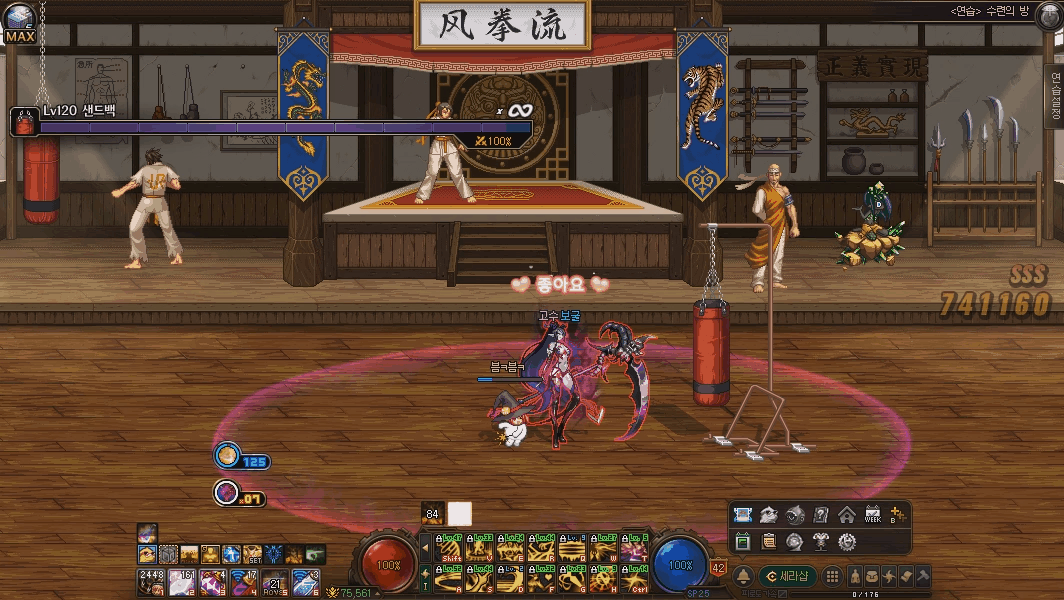This screenshot has height=600, width=1064.
Task: Open the 세라샵 cash shop
Action: (x=788, y=576)
